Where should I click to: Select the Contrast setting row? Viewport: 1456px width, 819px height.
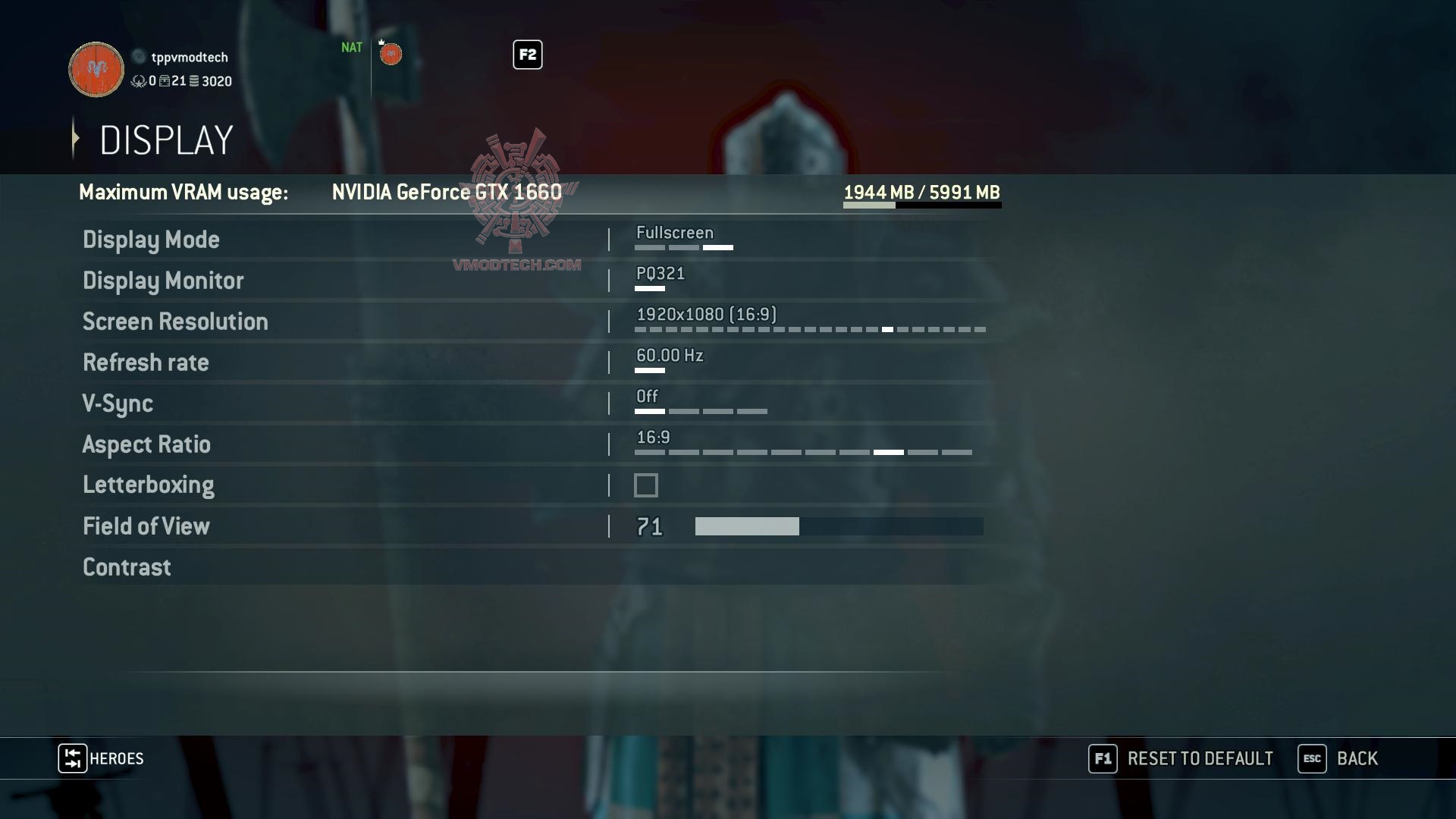tap(127, 567)
